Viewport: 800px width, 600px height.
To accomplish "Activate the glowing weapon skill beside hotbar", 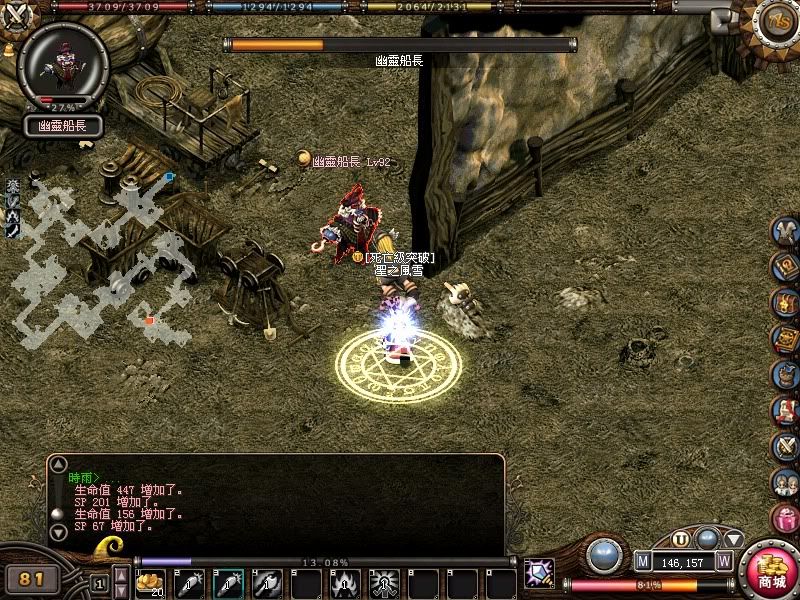I will coord(540,573).
